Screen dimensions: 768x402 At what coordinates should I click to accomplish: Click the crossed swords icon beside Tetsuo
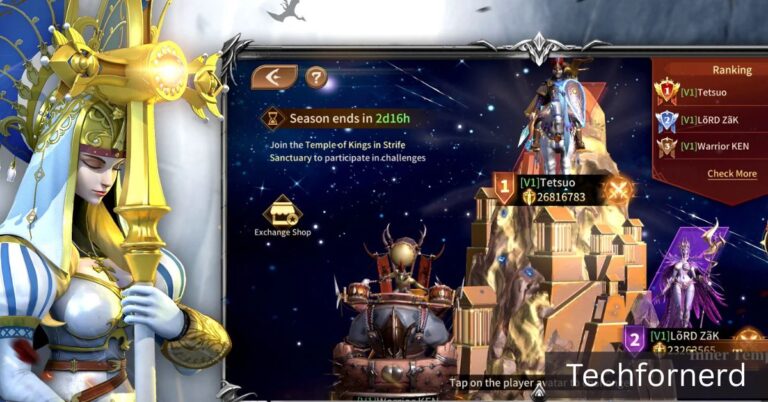click(619, 189)
